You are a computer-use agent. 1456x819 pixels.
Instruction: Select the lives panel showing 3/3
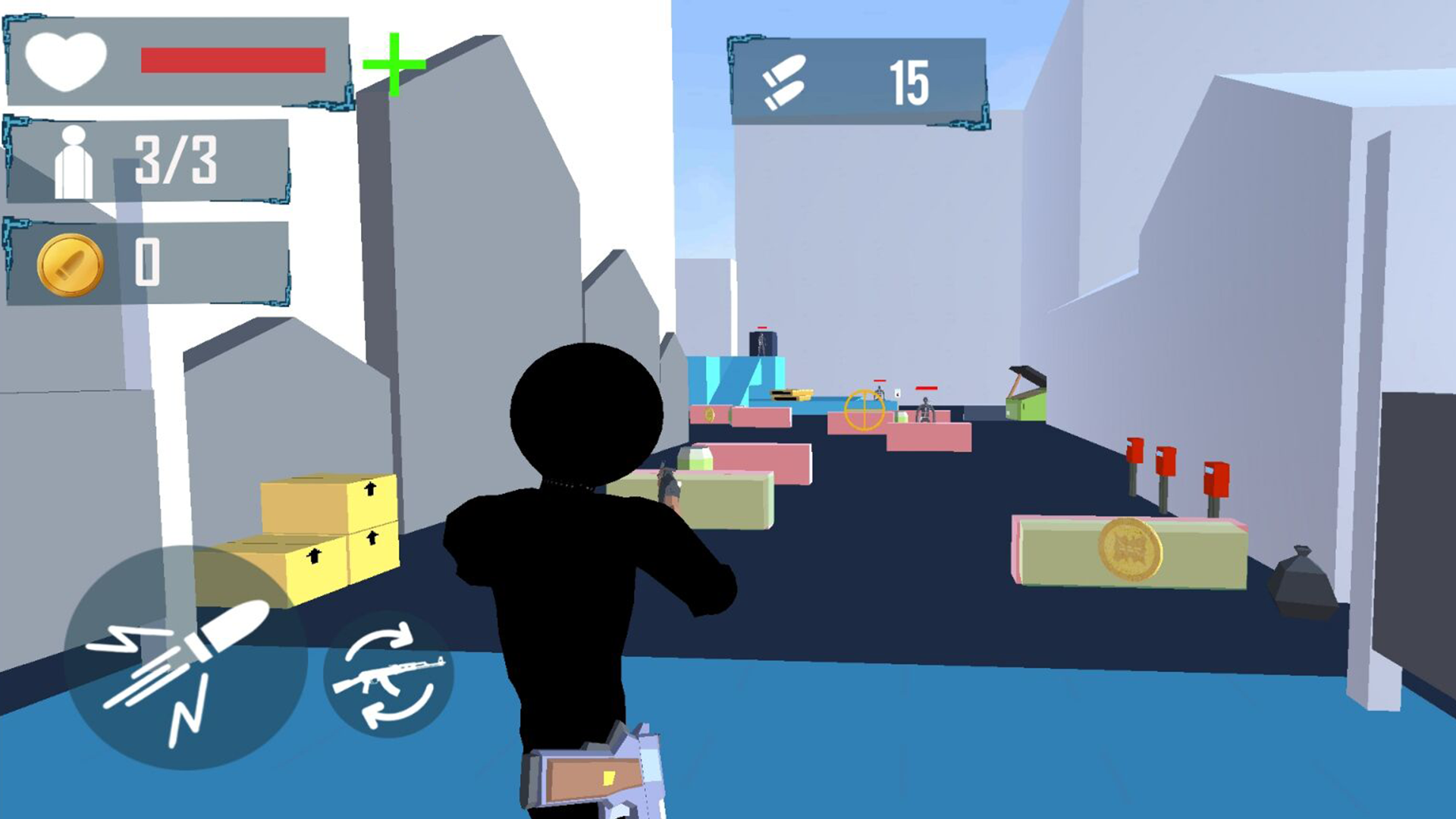tap(148, 159)
